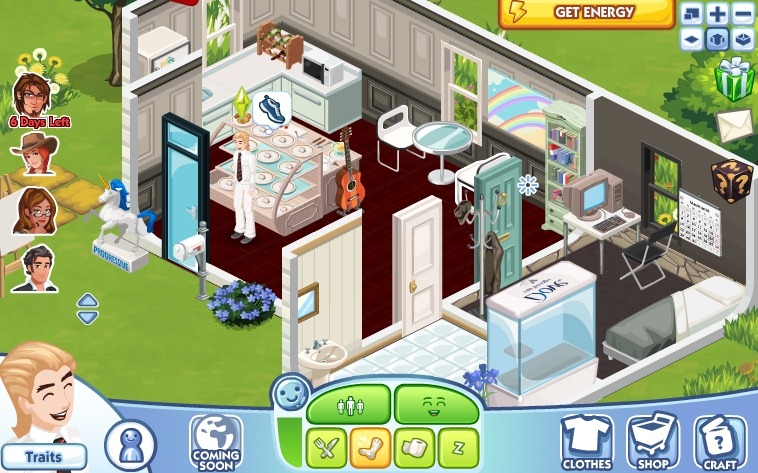Click the Coming Soon globe button
Screen dimensions: 758x473
point(215,443)
